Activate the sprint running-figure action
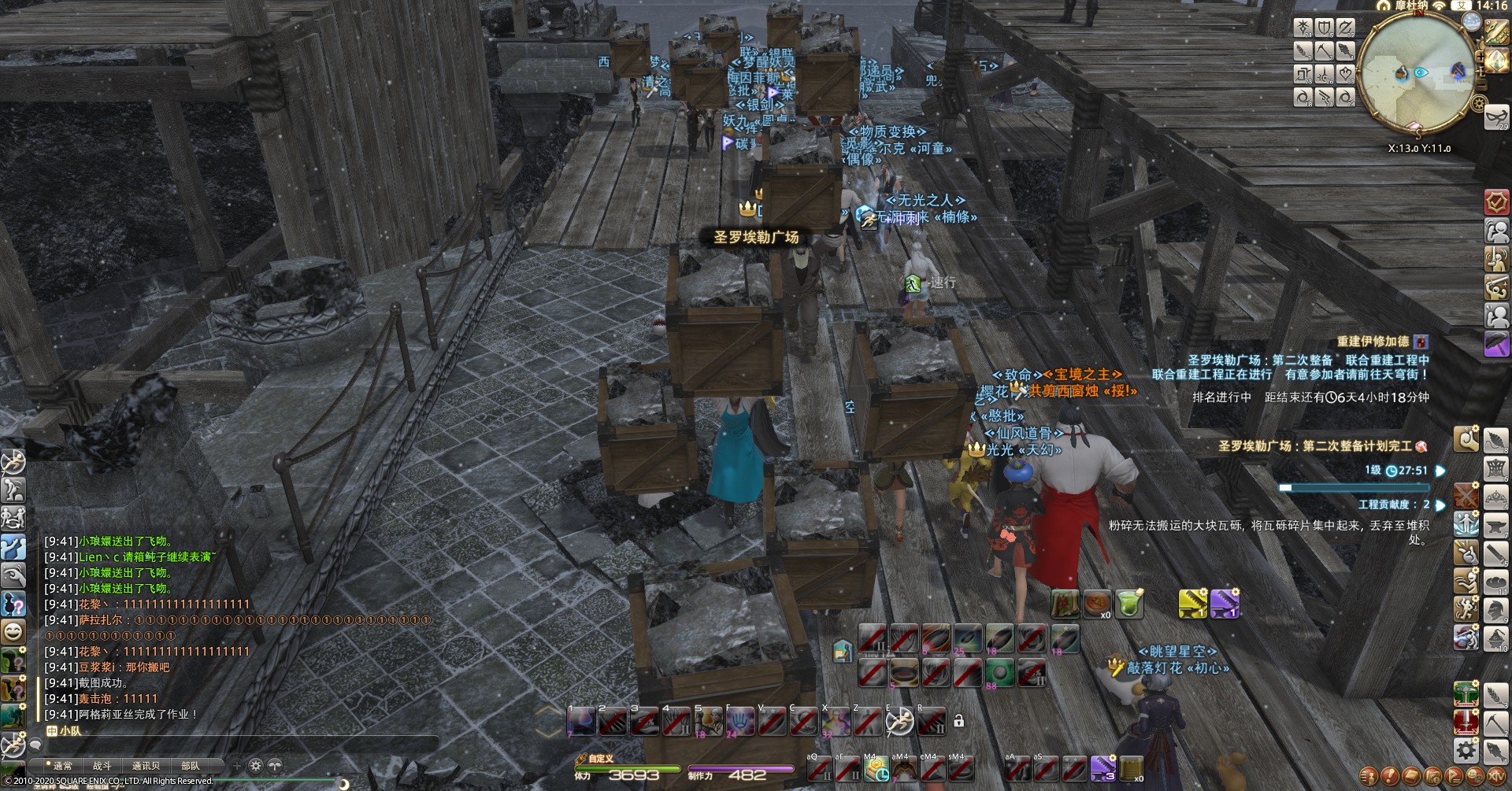The height and width of the screenshot is (791, 1512). 899,720
